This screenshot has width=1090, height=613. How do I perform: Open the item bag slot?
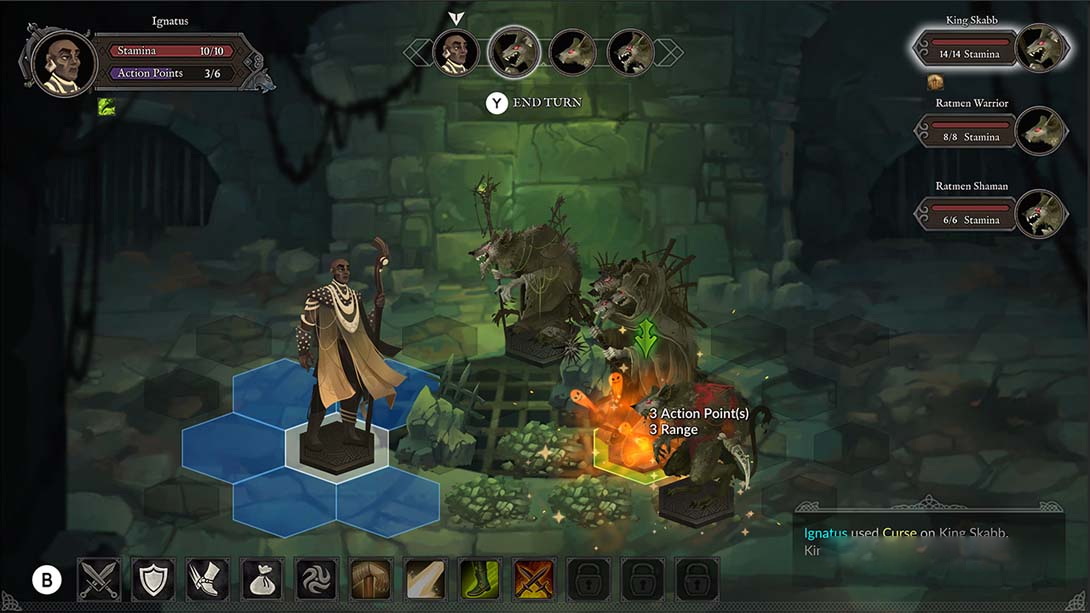pyautogui.click(x=261, y=579)
